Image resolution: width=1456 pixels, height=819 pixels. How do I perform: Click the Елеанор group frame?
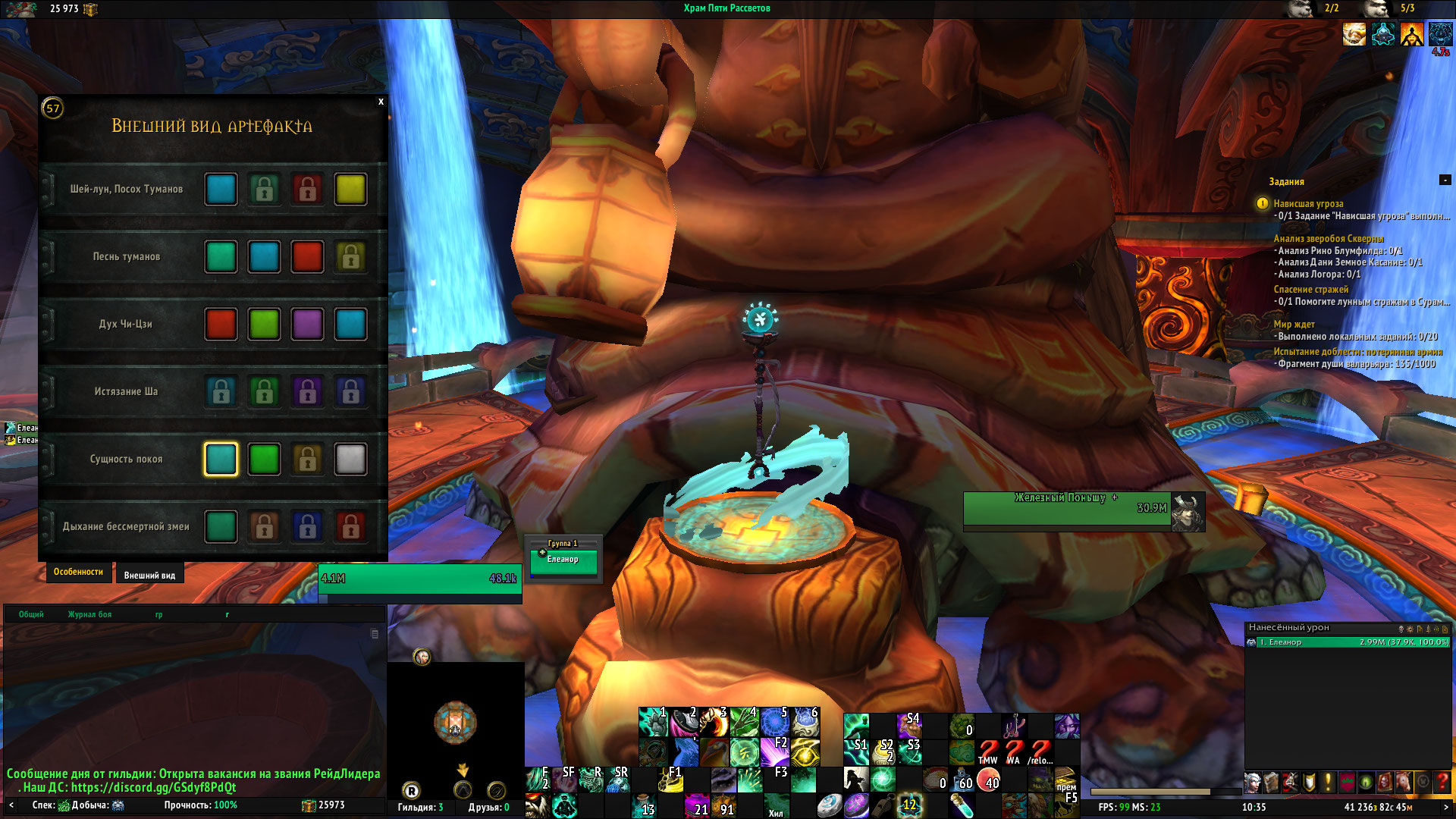(x=563, y=560)
